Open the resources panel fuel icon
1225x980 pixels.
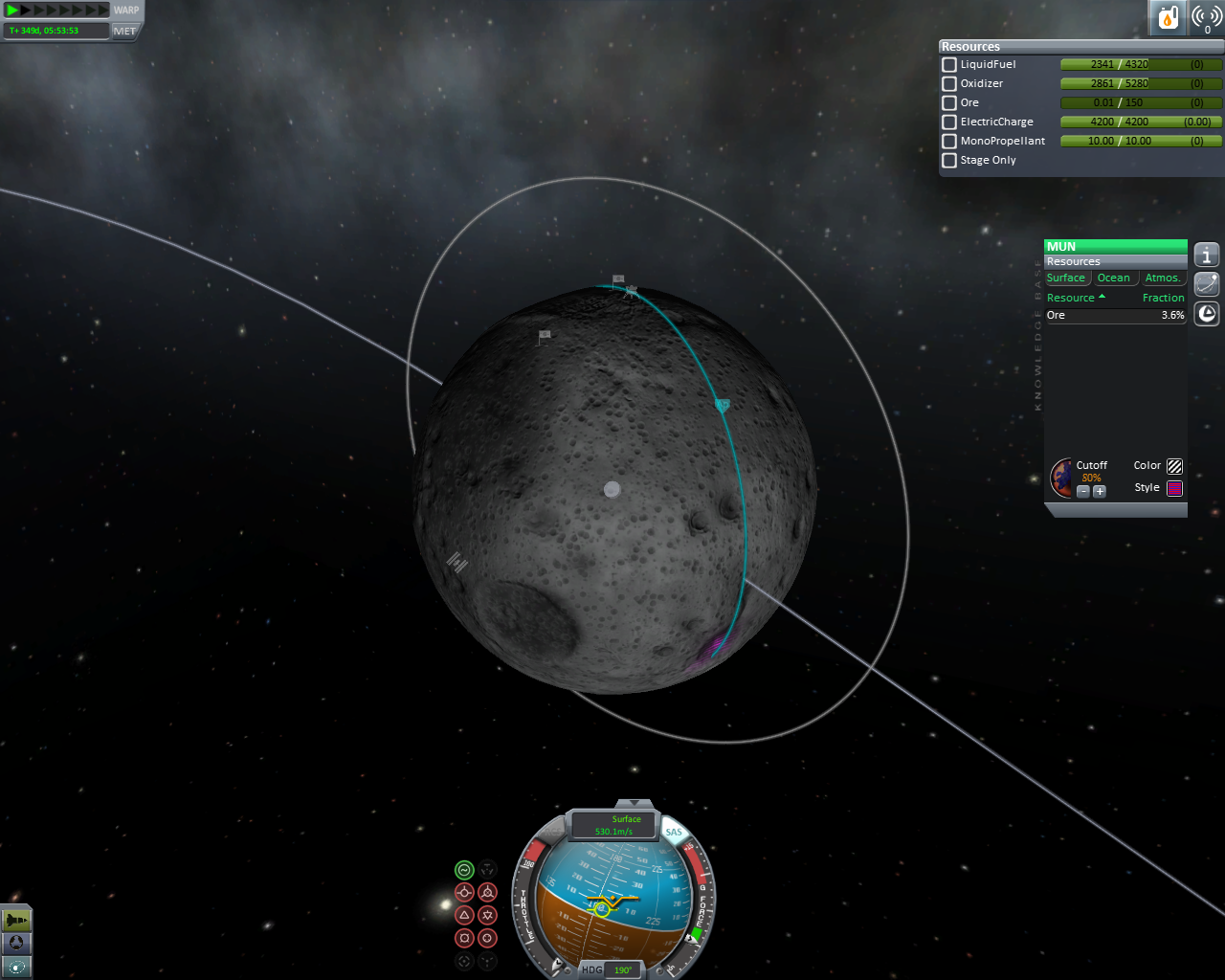[1168, 17]
